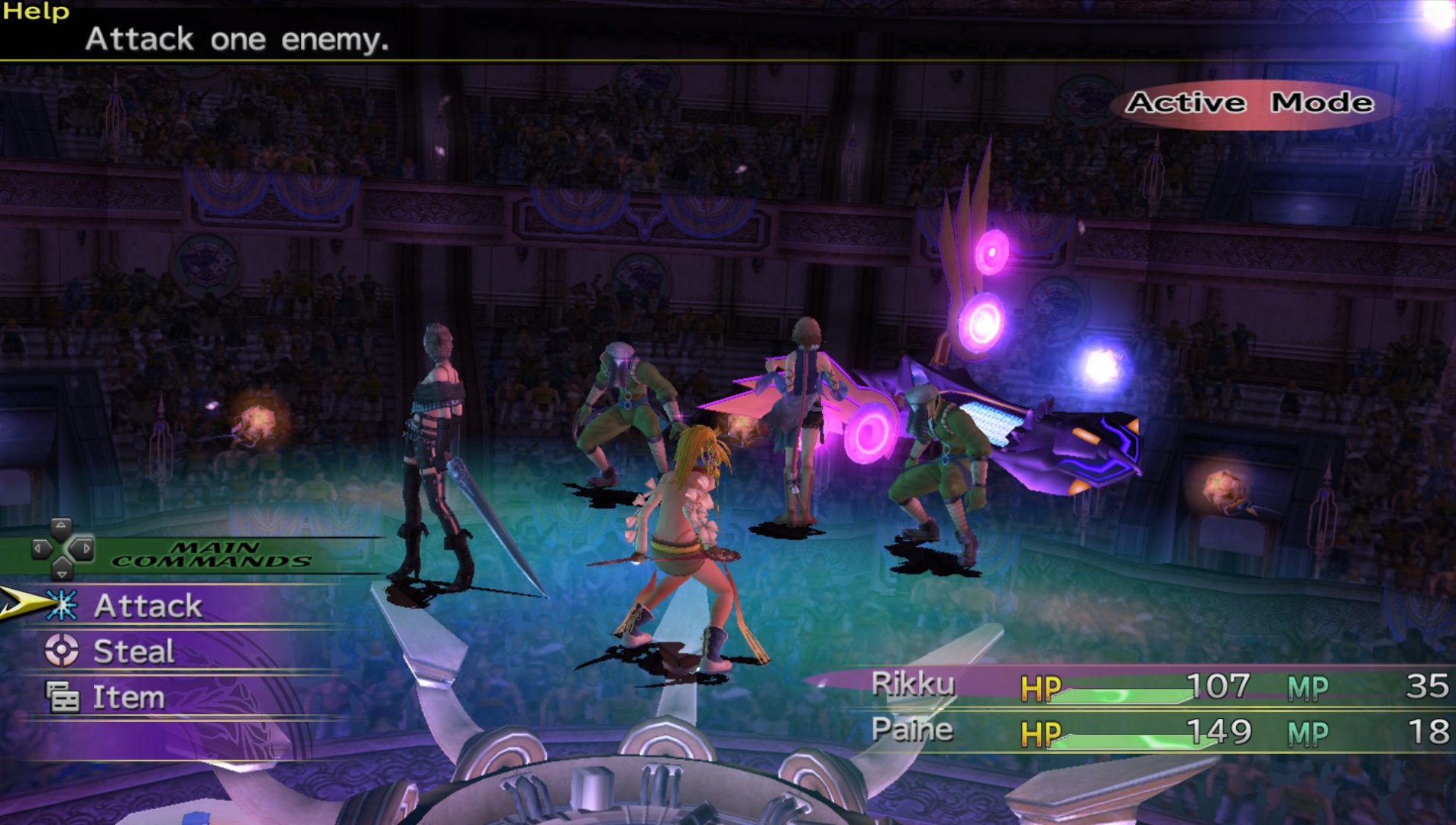Viewport: 1456px width, 825px height.
Task: Select Rikku's party status row
Action: (x=1157, y=686)
